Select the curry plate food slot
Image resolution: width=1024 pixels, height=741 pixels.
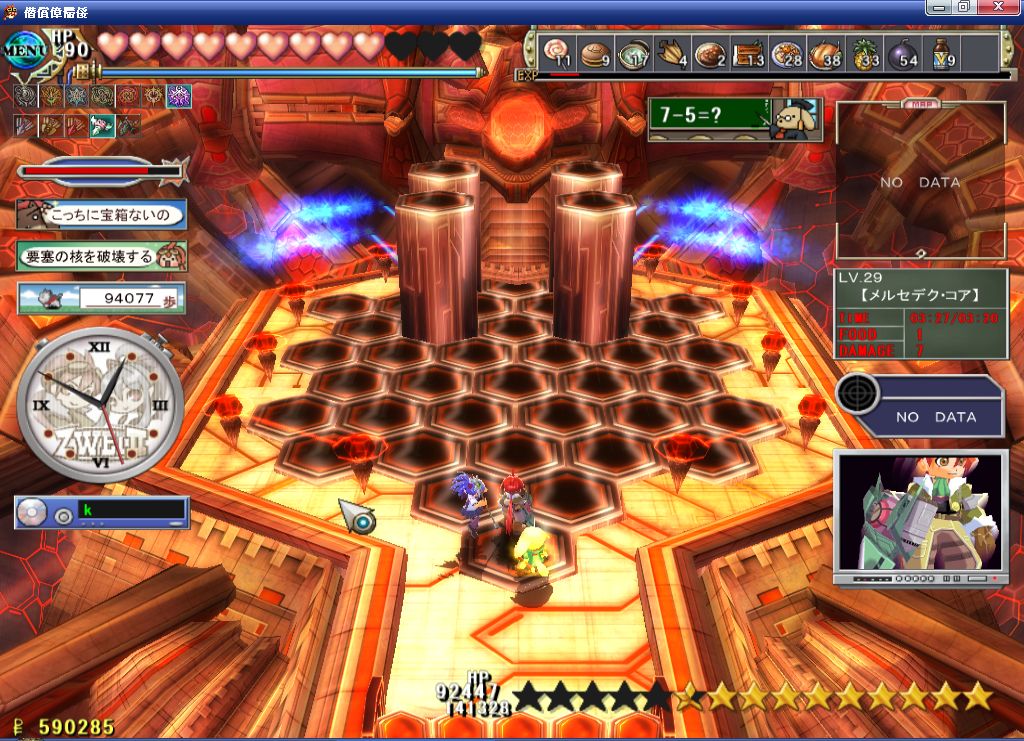708,53
